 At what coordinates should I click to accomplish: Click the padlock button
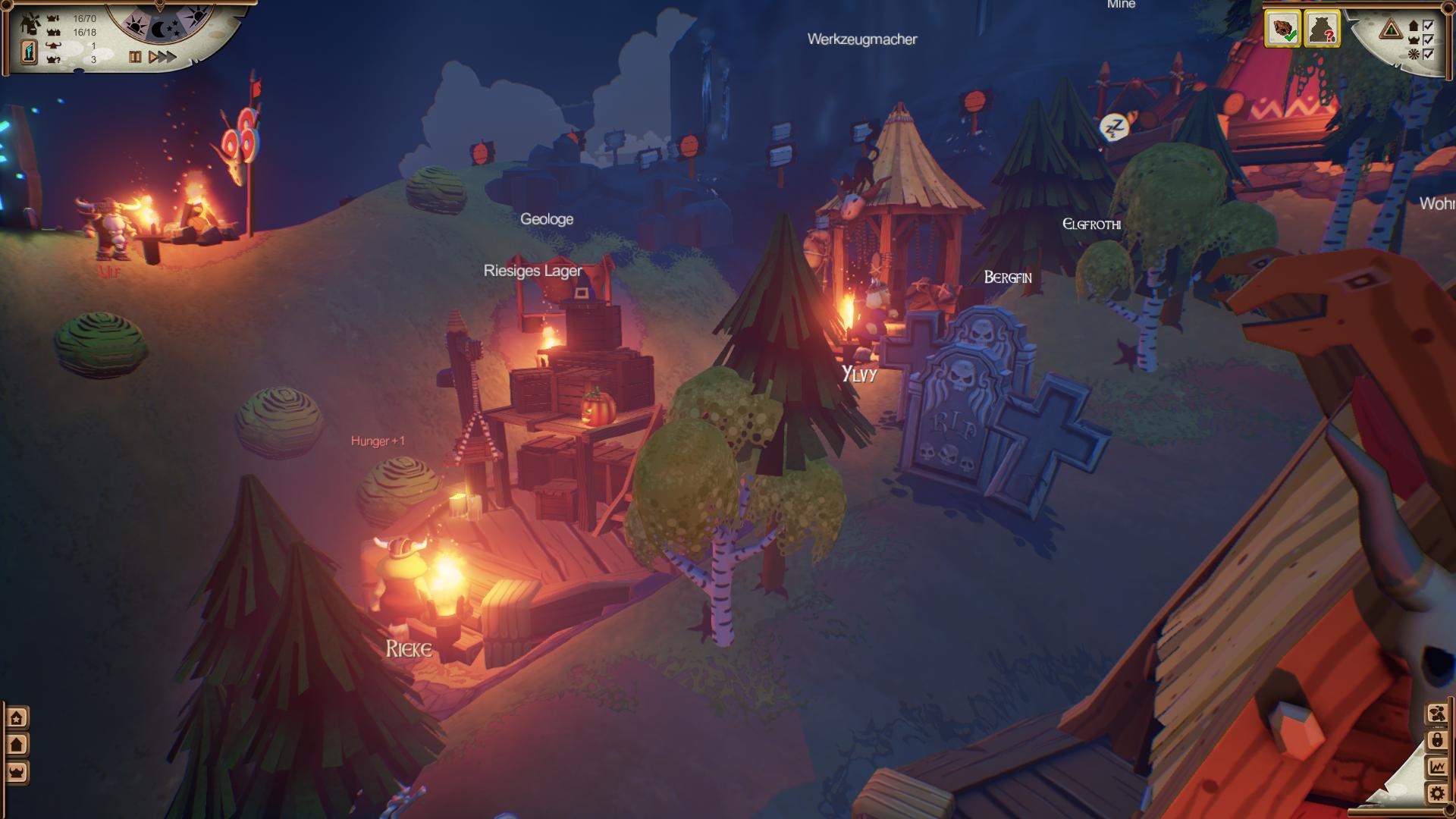coord(1437,740)
